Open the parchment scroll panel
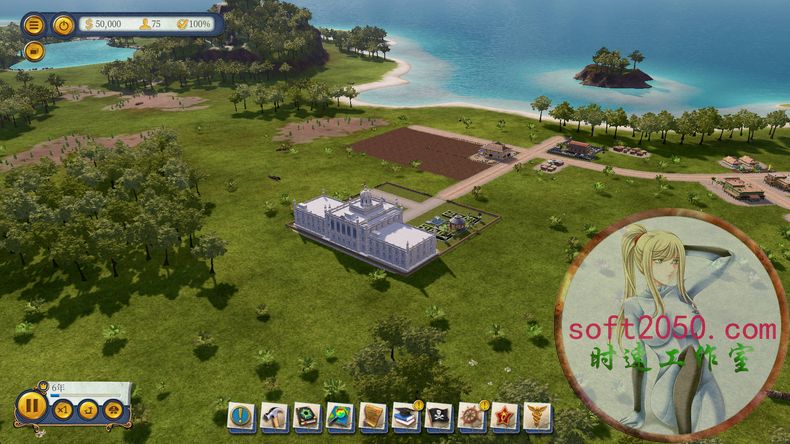Screen dimensions: 790x444 point(373,416)
